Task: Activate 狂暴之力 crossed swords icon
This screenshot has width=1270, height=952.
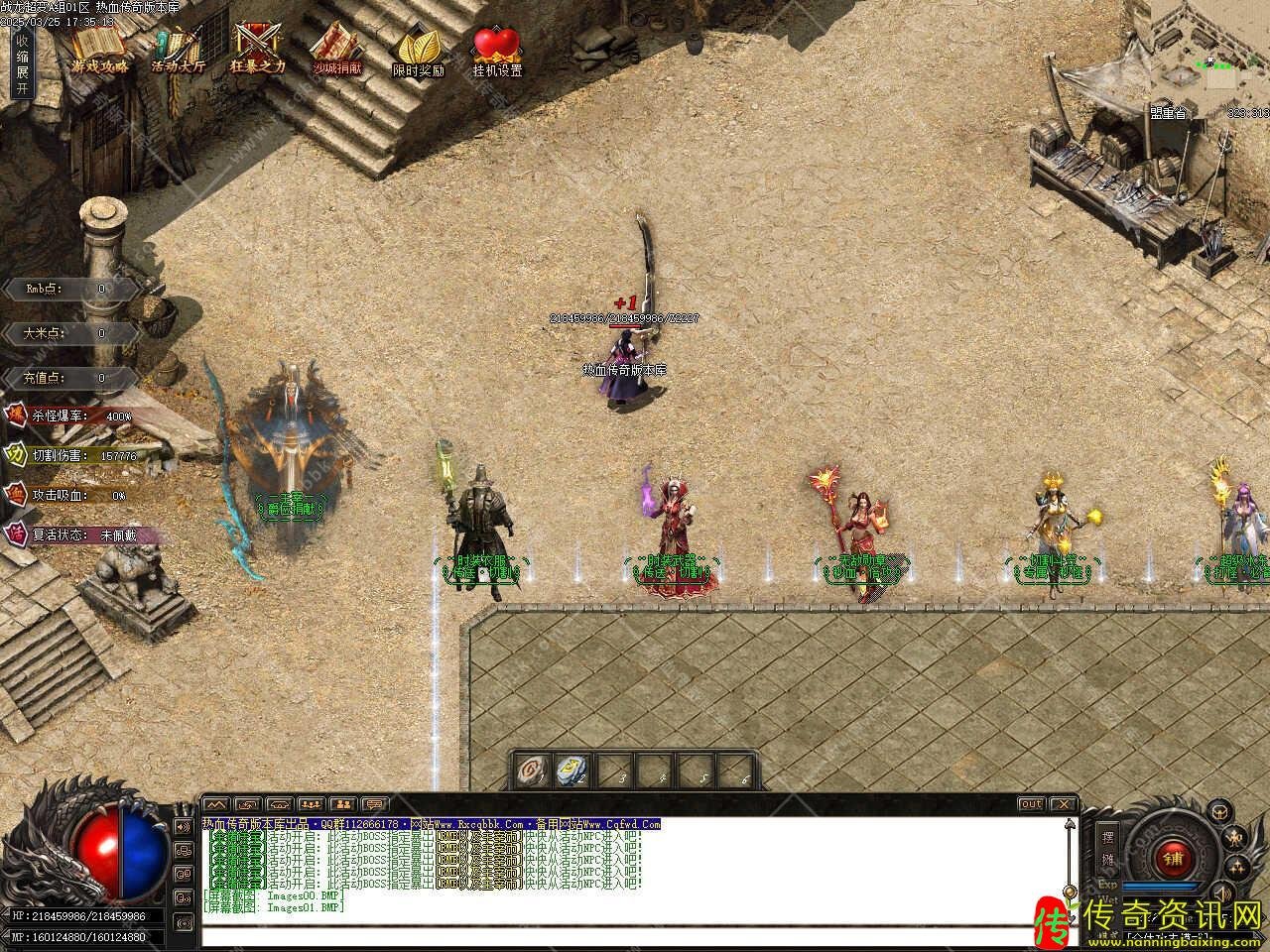Action: 257,48
